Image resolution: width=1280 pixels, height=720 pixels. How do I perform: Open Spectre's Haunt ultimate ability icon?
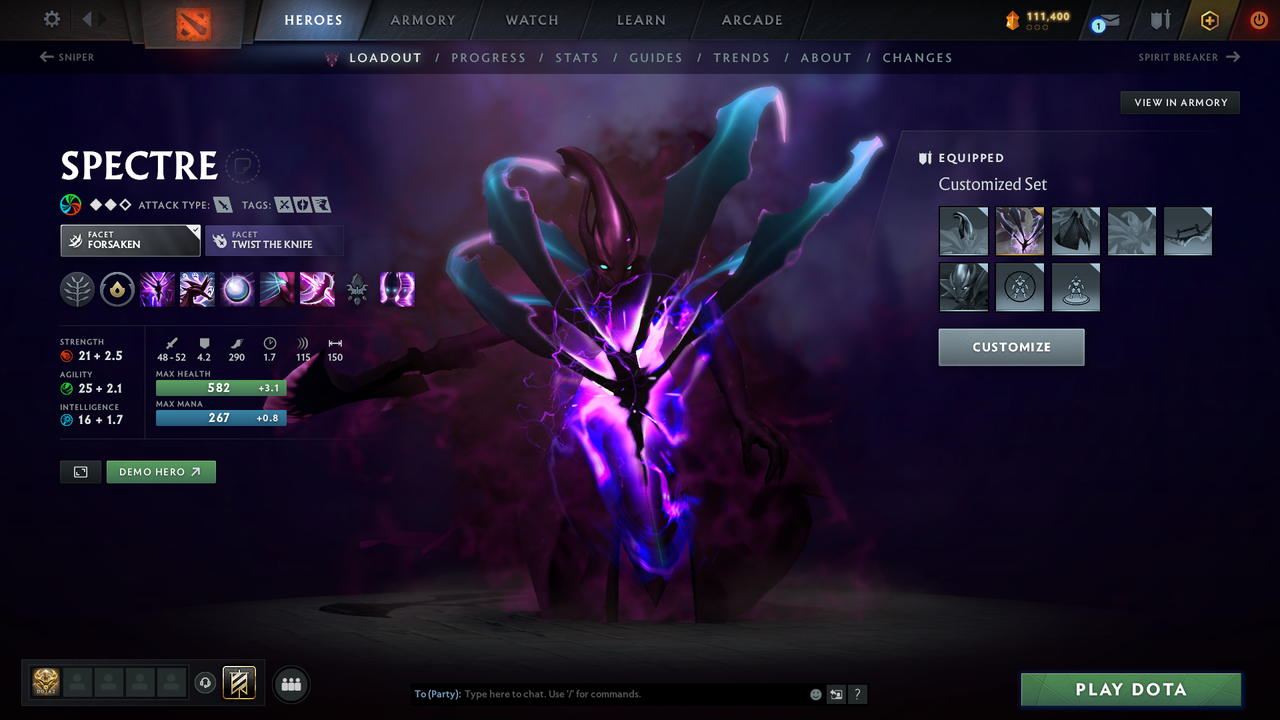397,290
